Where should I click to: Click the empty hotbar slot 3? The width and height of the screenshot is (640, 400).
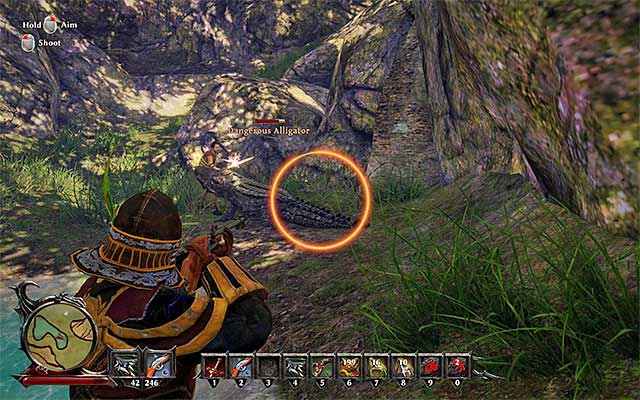(268, 366)
